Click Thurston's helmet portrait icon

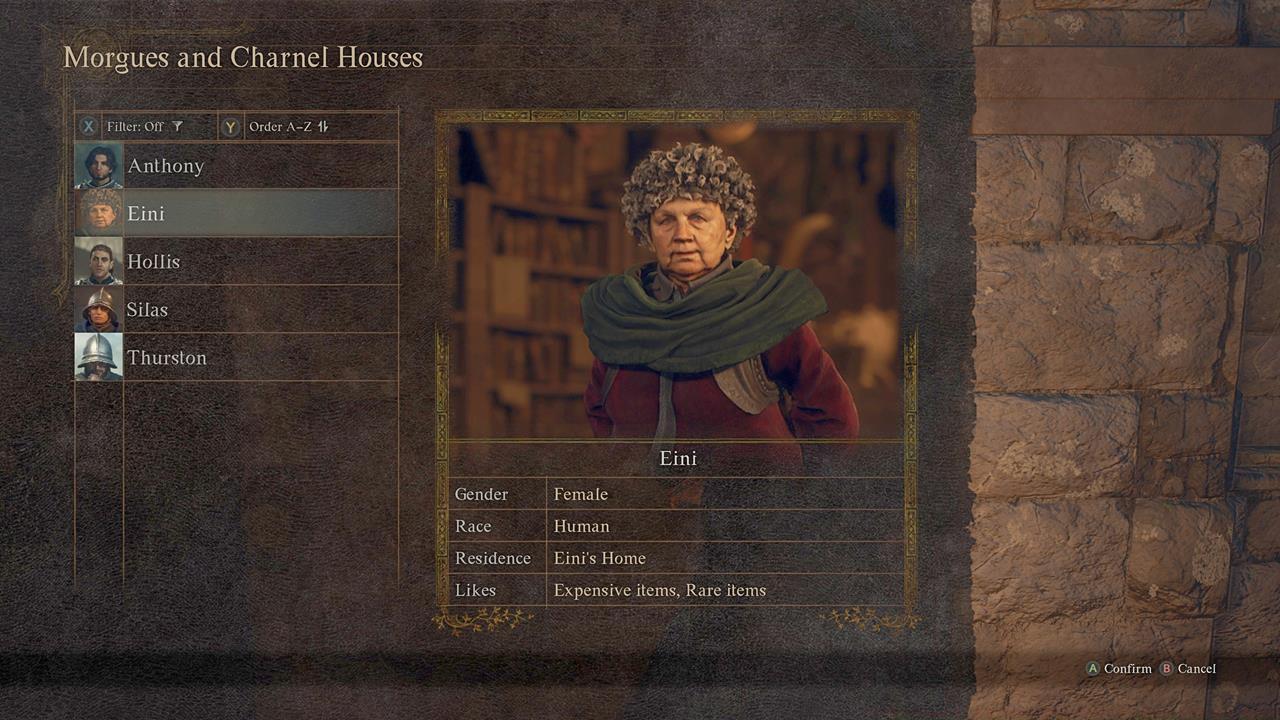tap(97, 357)
